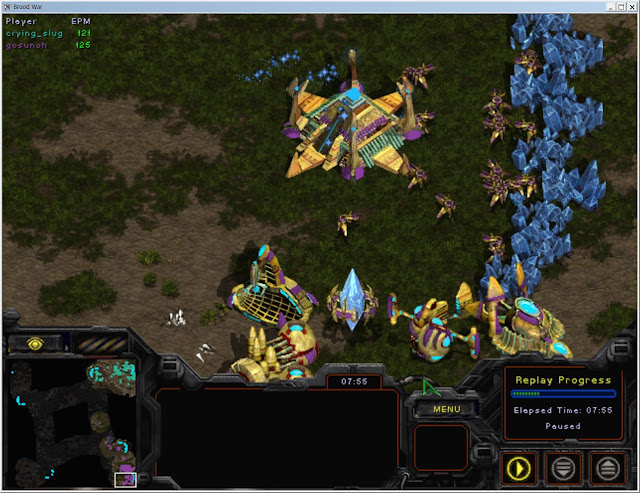640x493 pixels.
Task: Toggle the minimap terrain eye button
Action: click(x=35, y=343)
